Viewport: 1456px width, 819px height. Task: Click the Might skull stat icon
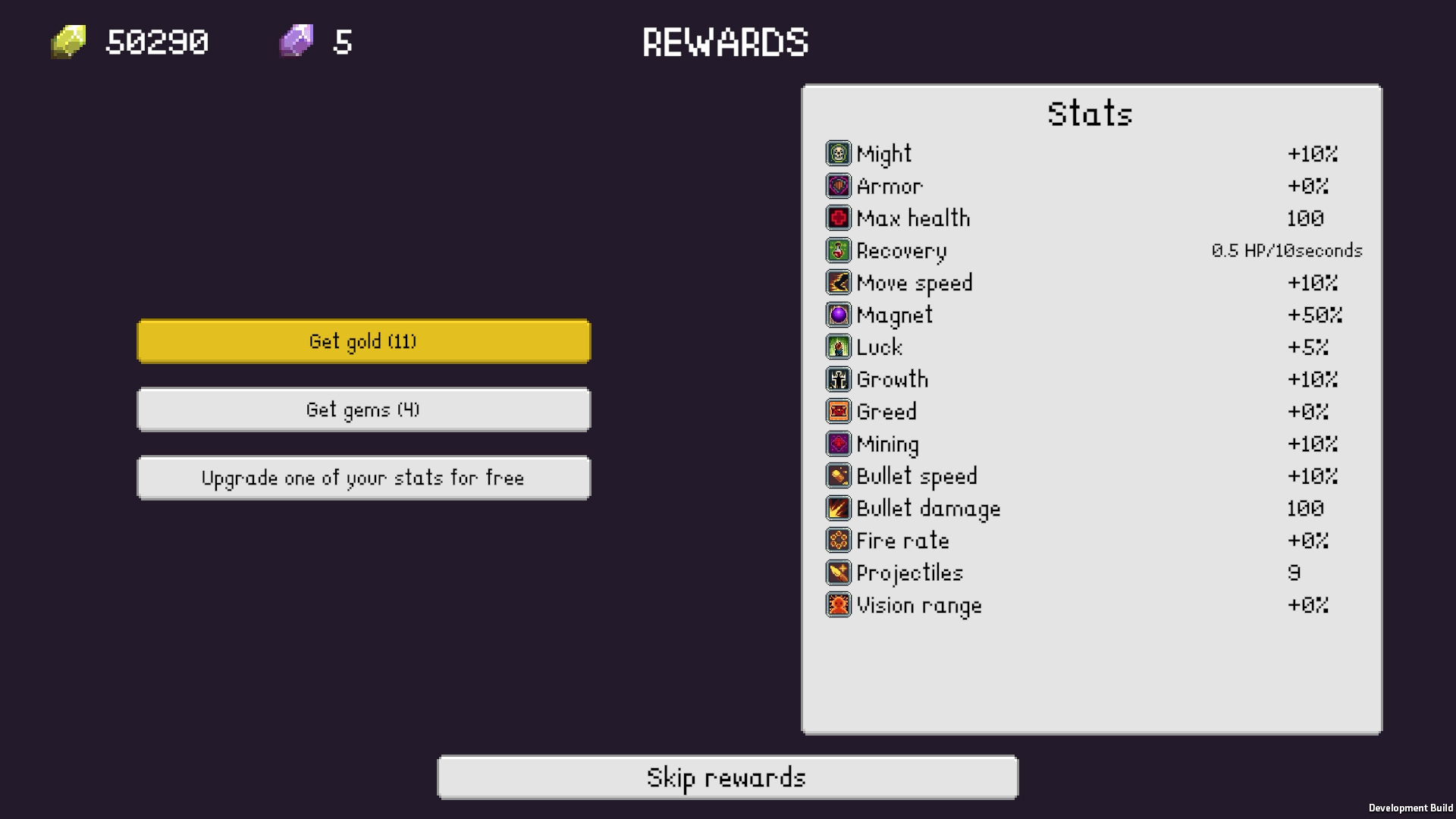pyautogui.click(x=838, y=153)
